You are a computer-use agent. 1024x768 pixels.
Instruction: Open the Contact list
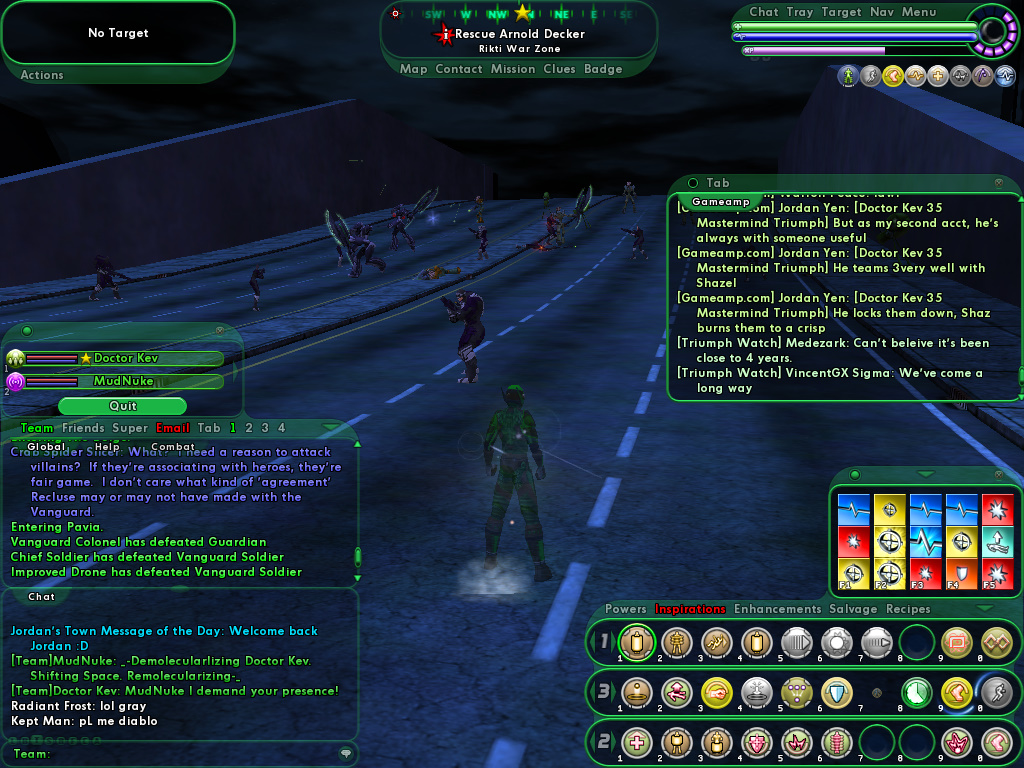(x=459, y=69)
